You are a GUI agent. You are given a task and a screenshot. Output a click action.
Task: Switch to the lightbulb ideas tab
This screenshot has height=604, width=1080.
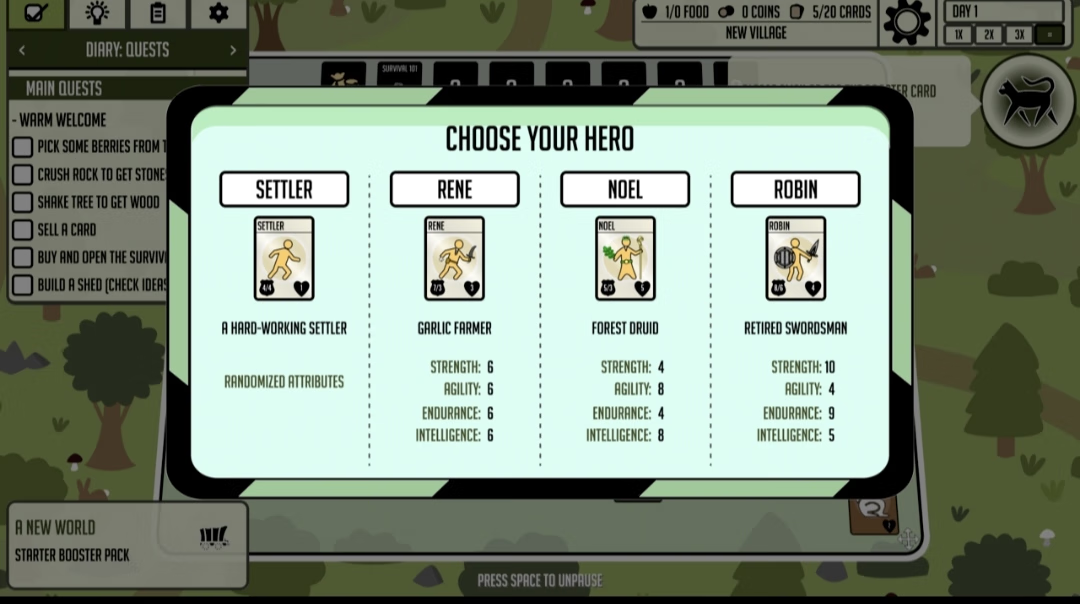[x=97, y=13]
